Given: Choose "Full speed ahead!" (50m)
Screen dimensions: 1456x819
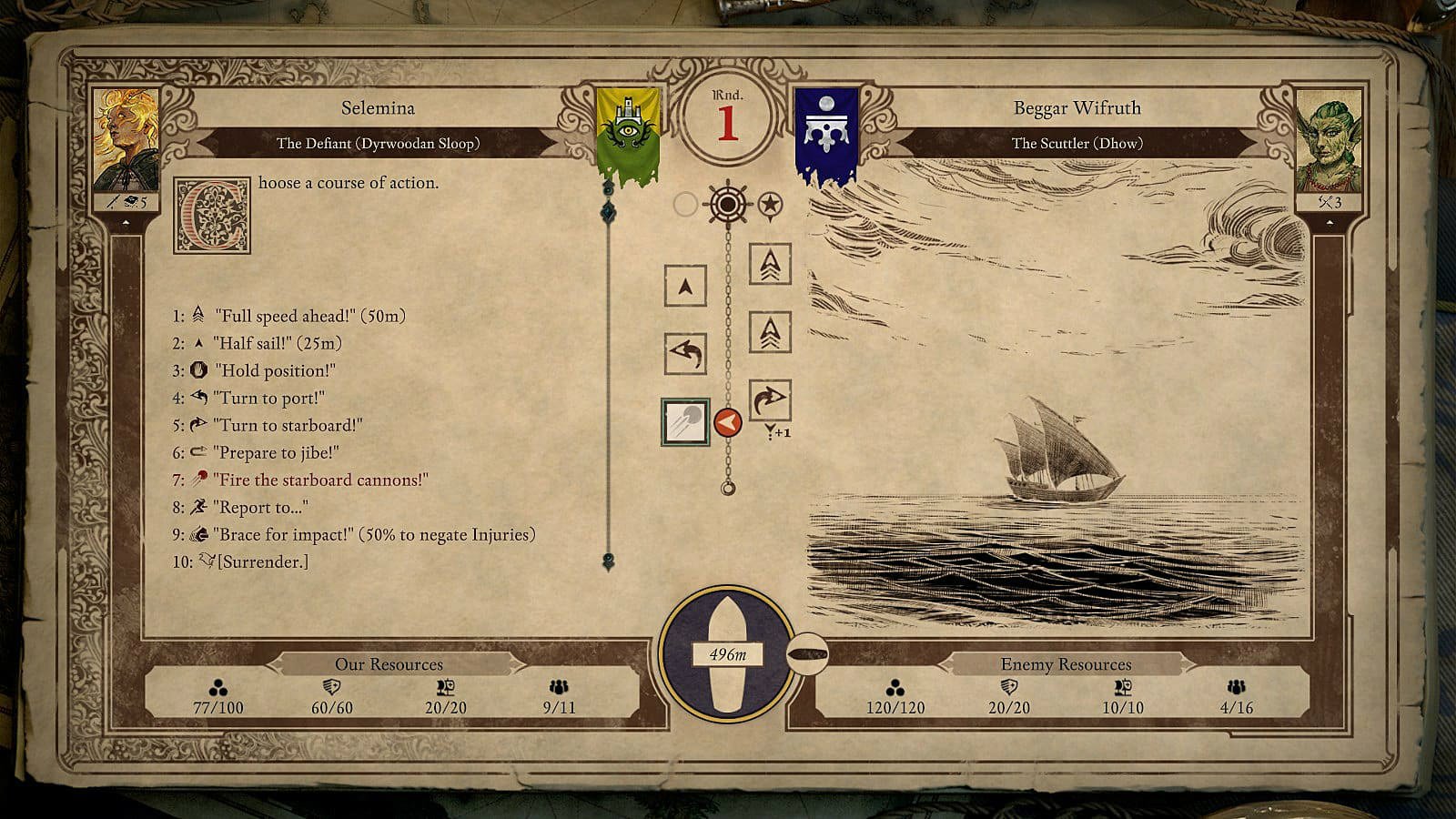Looking at the screenshot, I should click(309, 317).
